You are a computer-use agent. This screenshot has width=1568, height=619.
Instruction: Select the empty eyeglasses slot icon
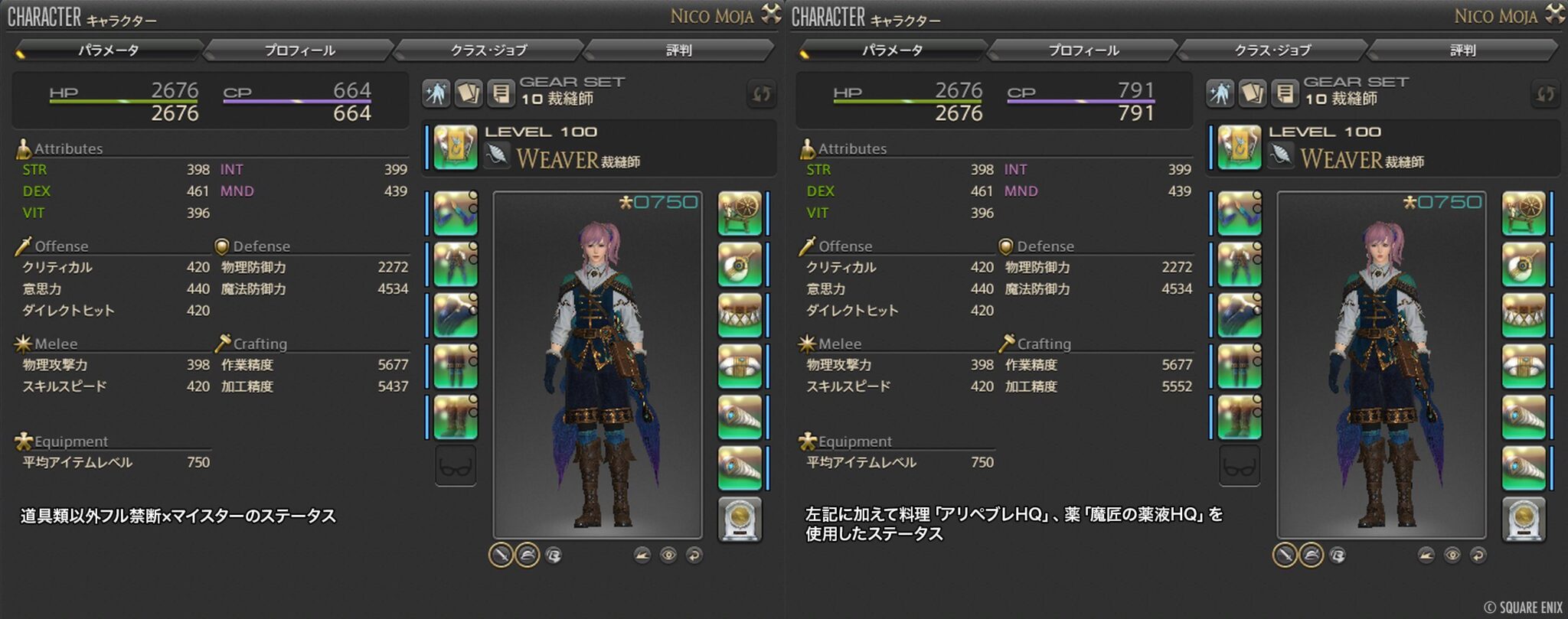[x=454, y=465]
